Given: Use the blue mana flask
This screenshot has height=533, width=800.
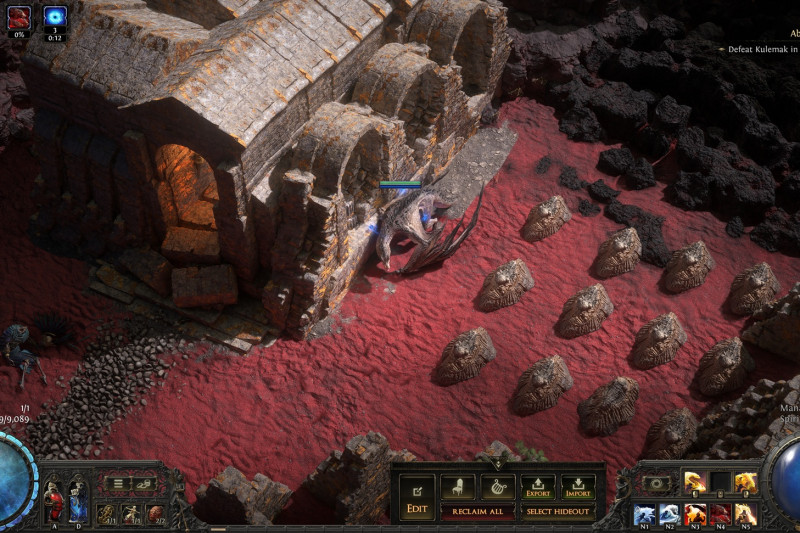Looking at the screenshot, I should (x=76, y=501).
